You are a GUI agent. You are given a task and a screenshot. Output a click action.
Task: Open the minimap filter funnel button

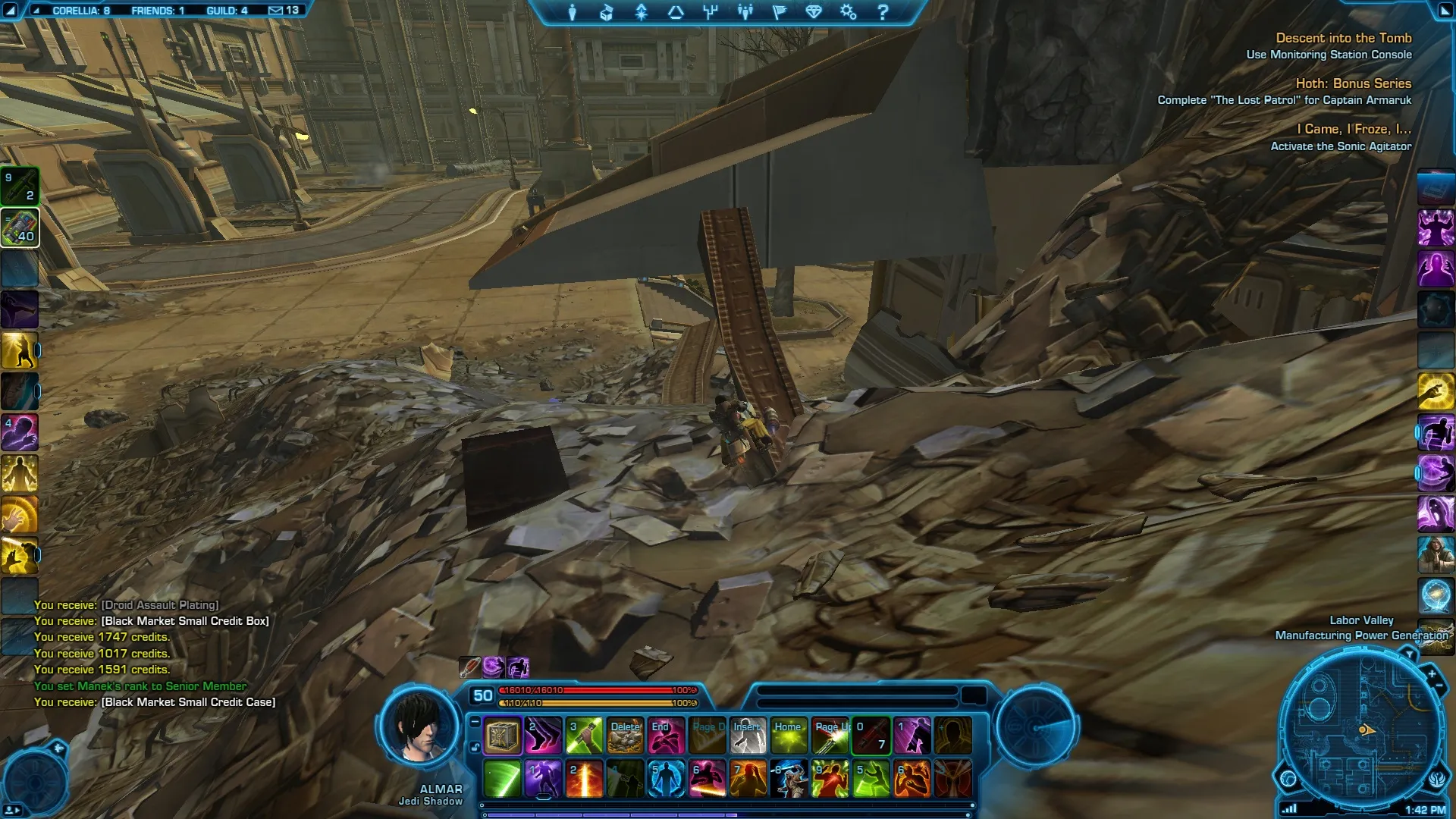[1409, 654]
